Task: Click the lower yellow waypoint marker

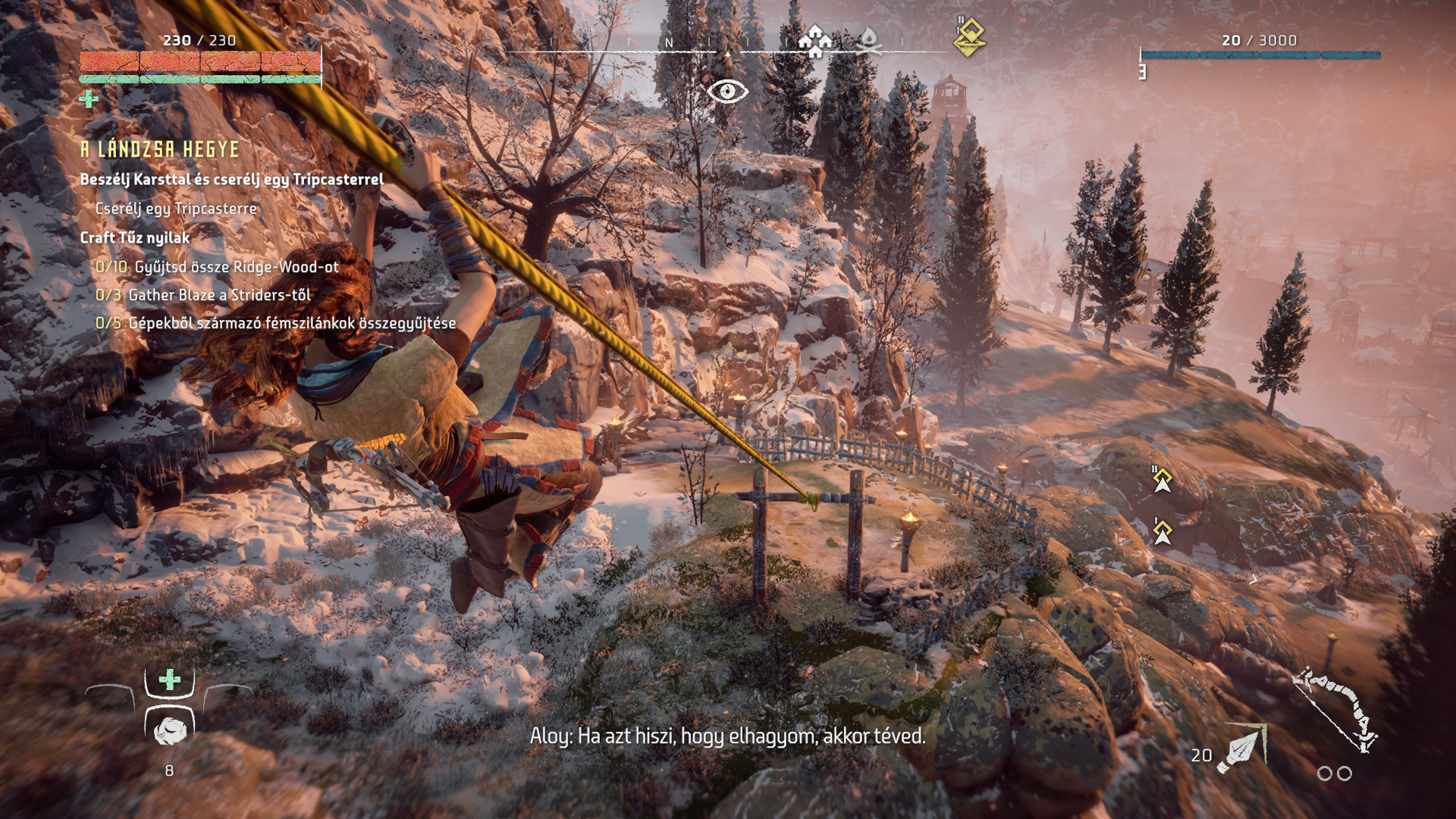Action: click(x=1163, y=532)
